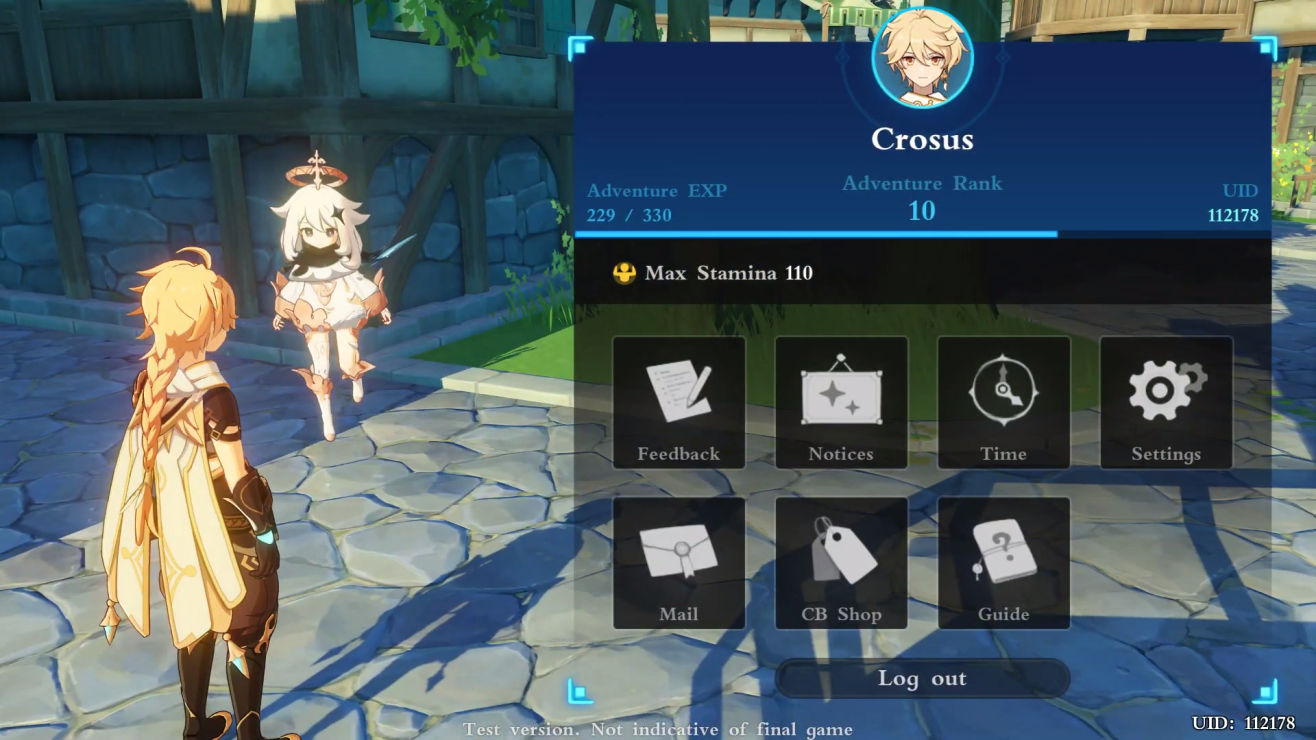1316x740 pixels.
Task: Show the Notices board
Action: pyautogui.click(x=841, y=402)
